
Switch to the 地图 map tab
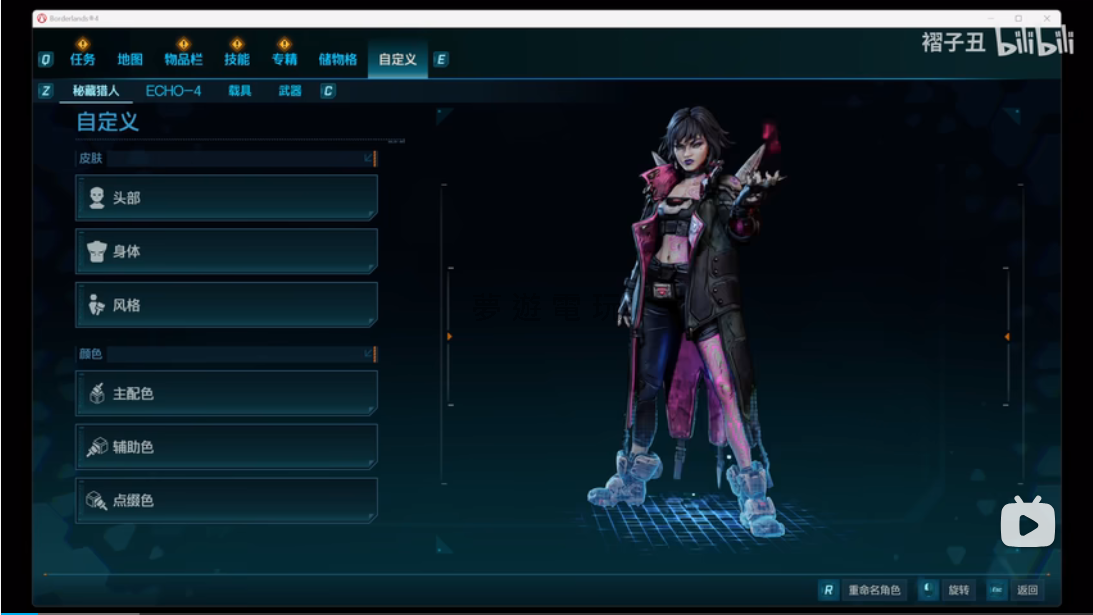[130, 60]
